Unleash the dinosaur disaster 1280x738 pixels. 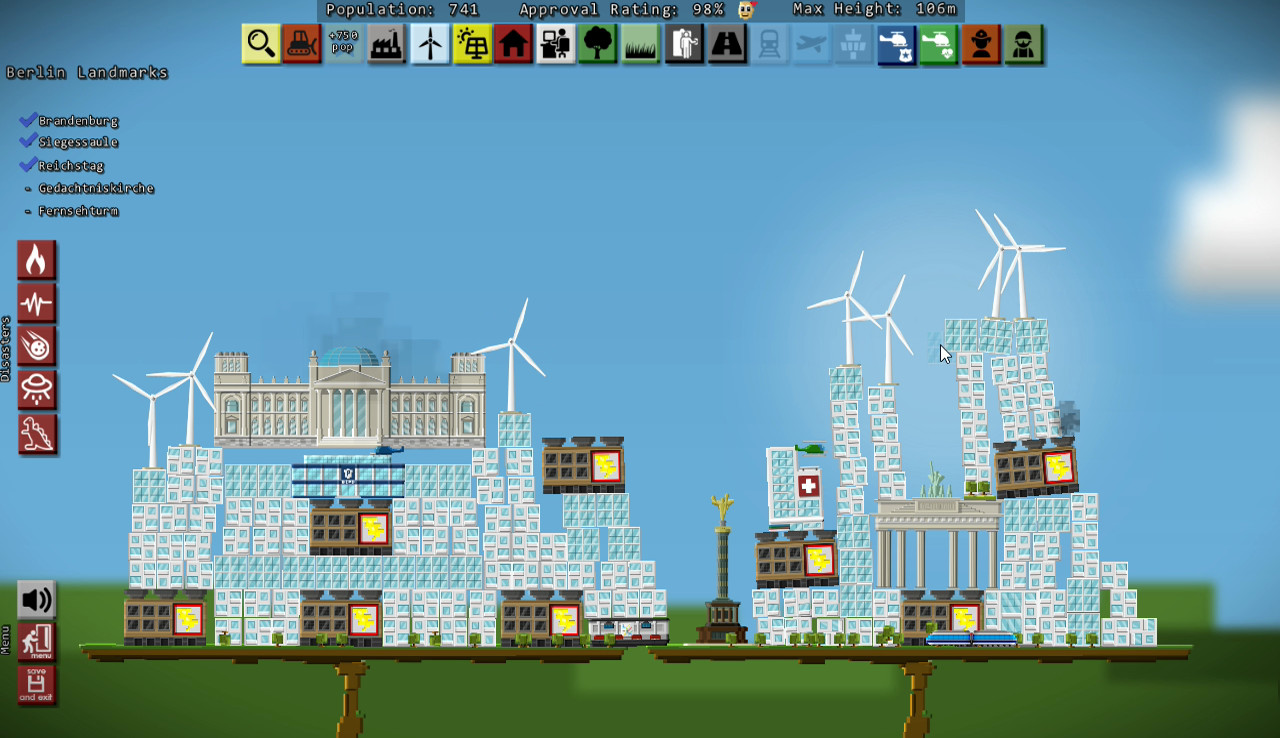point(37,433)
